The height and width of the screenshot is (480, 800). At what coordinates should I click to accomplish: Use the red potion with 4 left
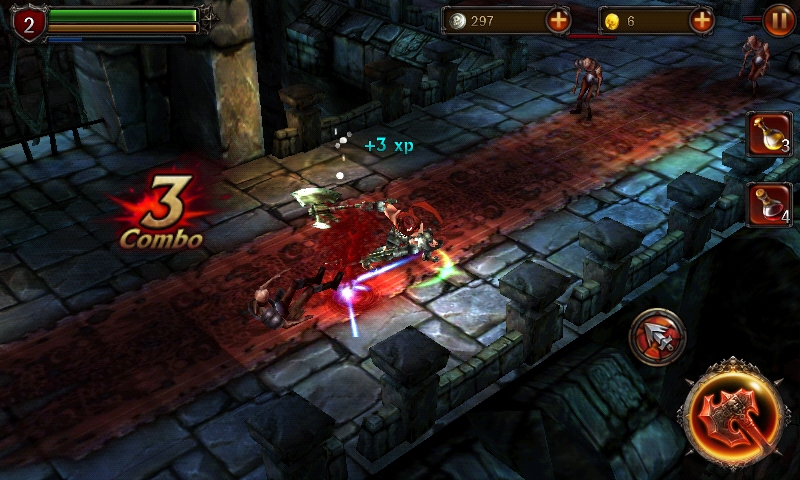(769, 204)
